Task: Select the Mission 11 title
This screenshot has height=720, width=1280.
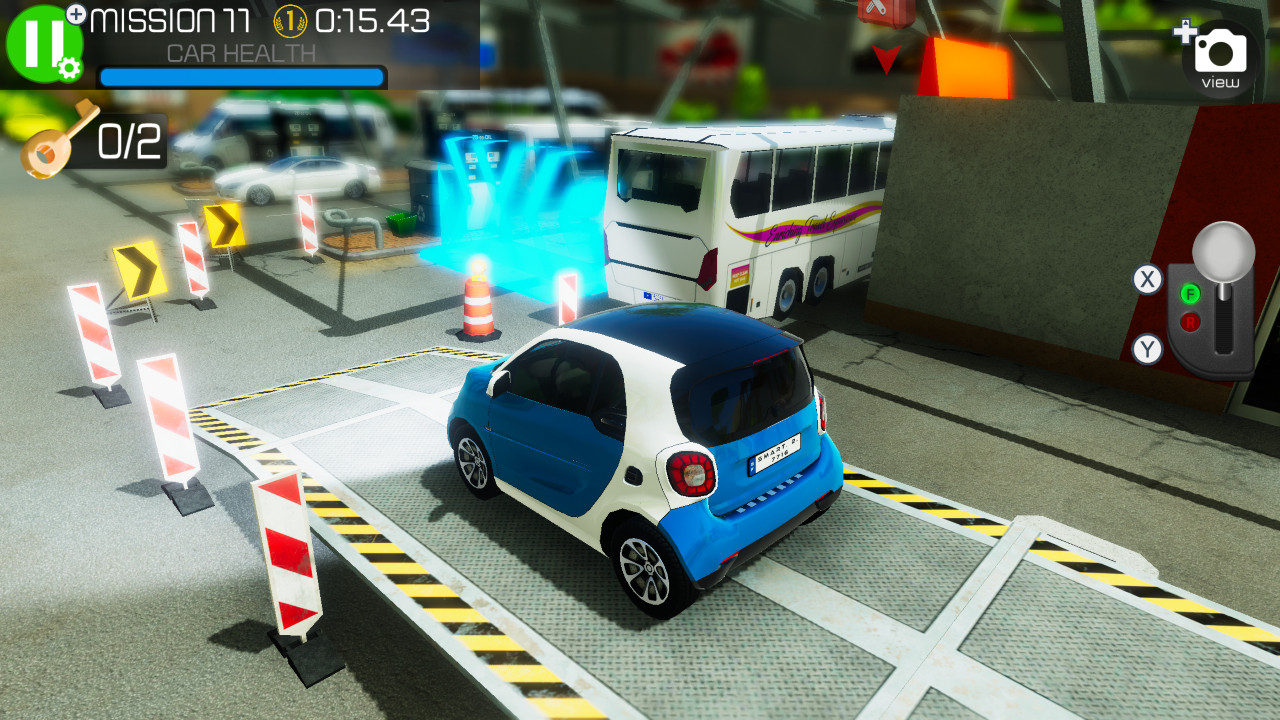Action: (168, 21)
